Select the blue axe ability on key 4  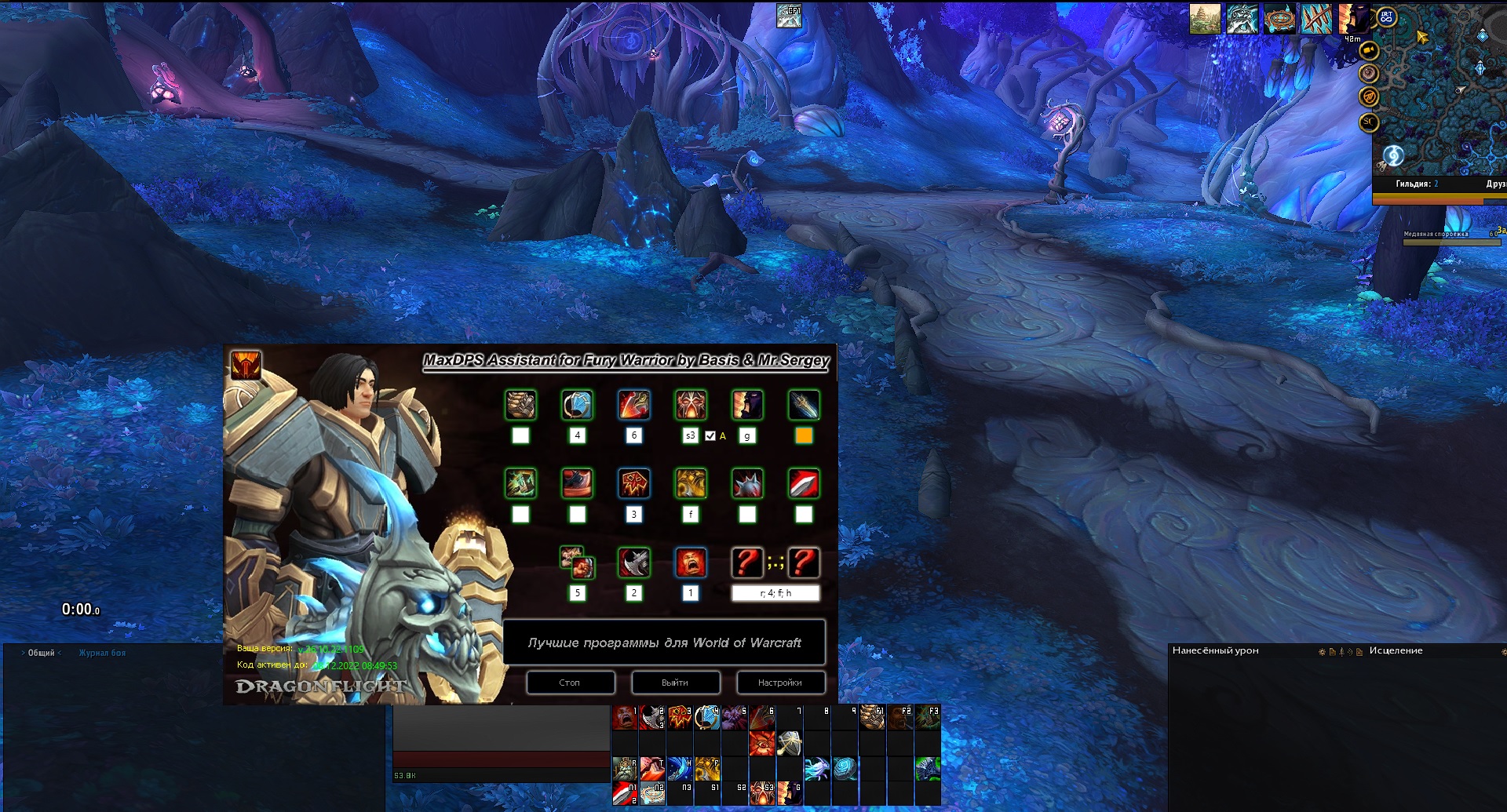coord(706,717)
